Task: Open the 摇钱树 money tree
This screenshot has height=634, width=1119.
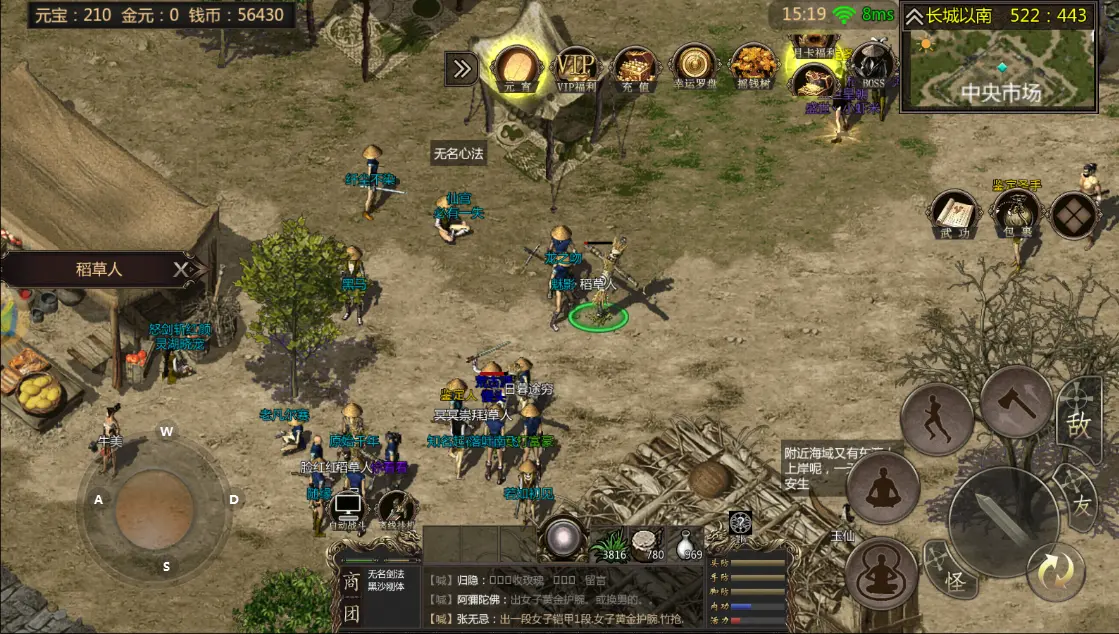Action: [752, 67]
